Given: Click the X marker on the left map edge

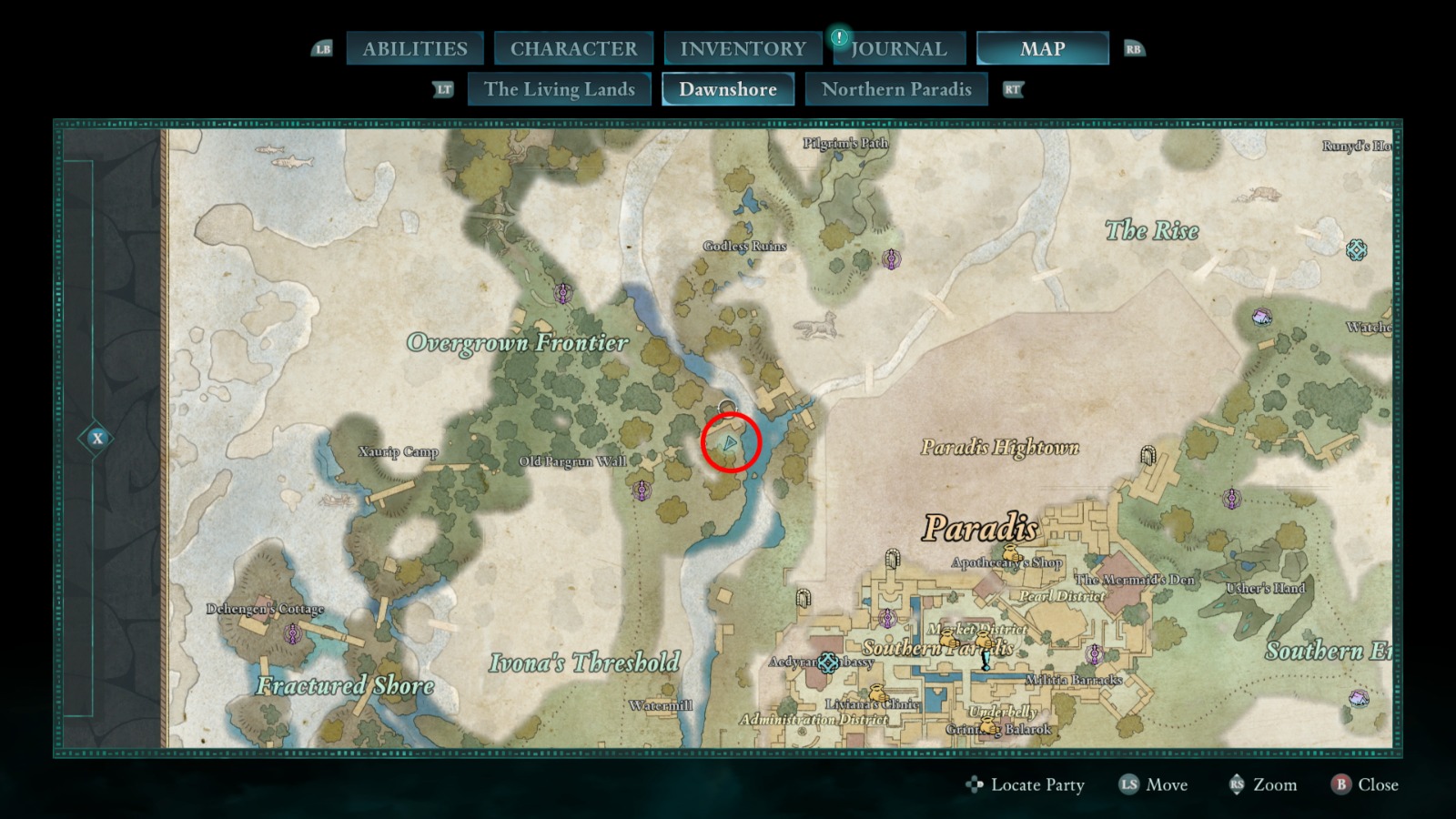Looking at the screenshot, I should pyautogui.click(x=96, y=438).
